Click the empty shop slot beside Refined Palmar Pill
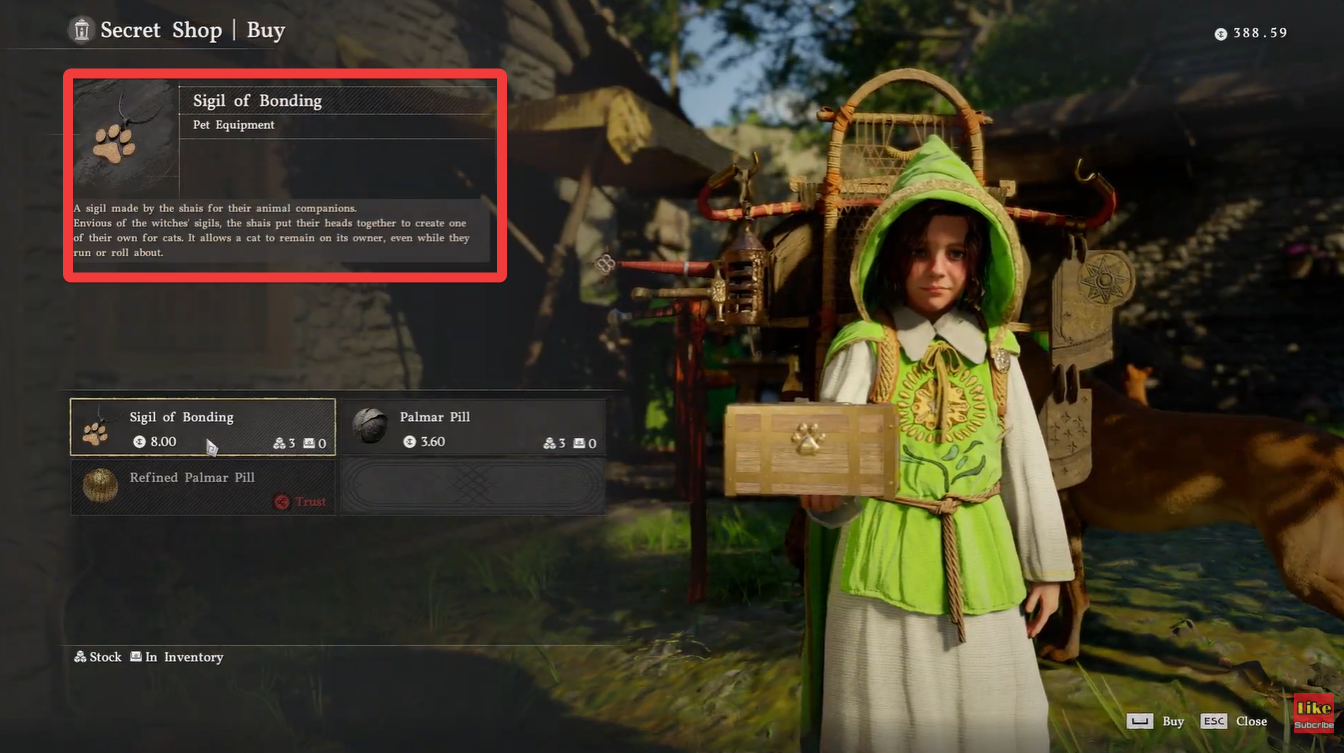This screenshot has height=753, width=1344. click(x=473, y=487)
